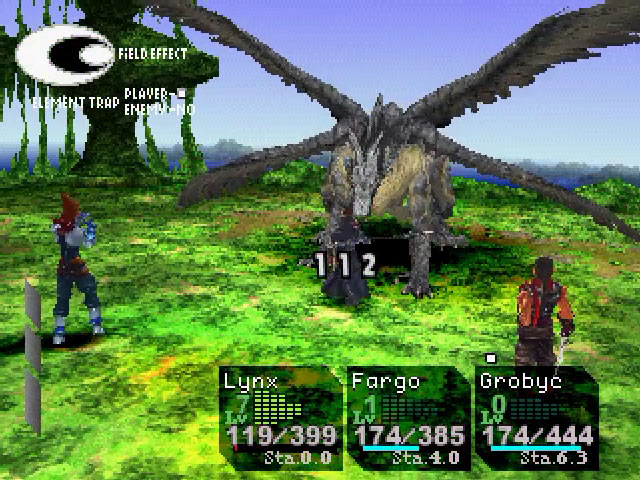This screenshot has height=480, width=640.
Task: Pick Grobyc's party status panel
Action: 536,419
